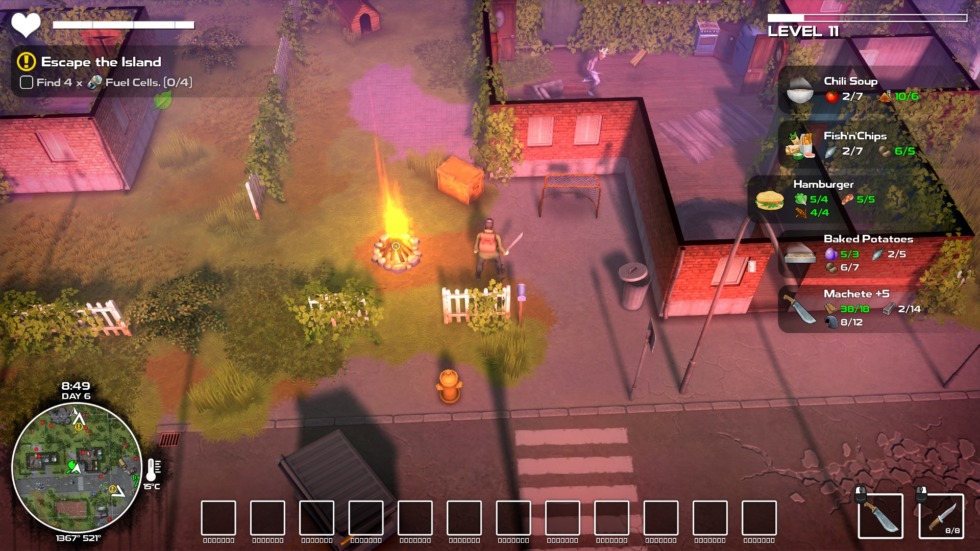Image resolution: width=980 pixels, height=551 pixels.
Task: Choose the knife weapon slot showing 8/8
Action: 941,516
